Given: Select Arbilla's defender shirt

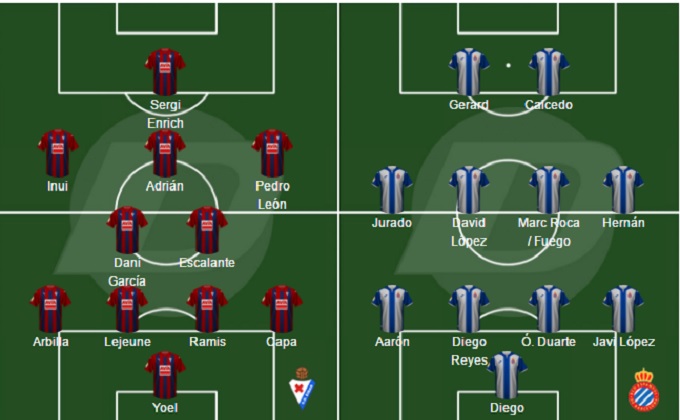Looking at the screenshot, I should 50,308.
